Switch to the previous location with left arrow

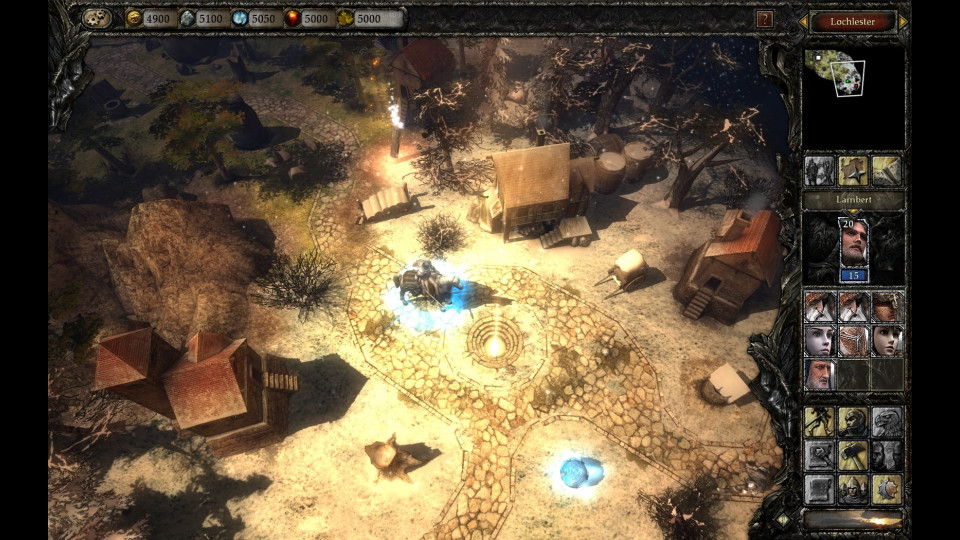(x=802, y=21)
